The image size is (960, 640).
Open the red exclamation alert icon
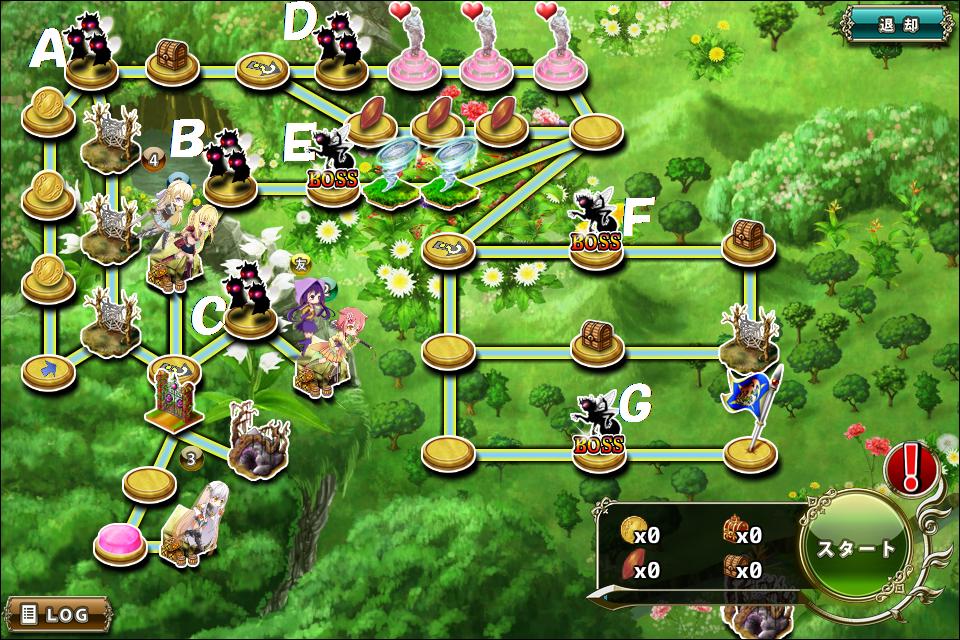pos(911,467)
